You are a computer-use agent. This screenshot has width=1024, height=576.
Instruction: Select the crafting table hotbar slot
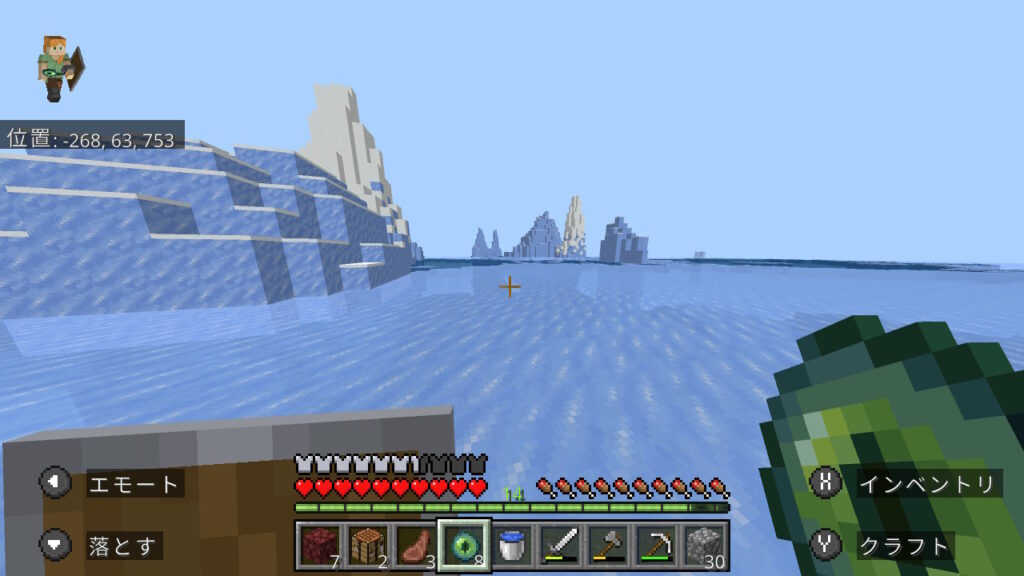click(x=366, y=545)
